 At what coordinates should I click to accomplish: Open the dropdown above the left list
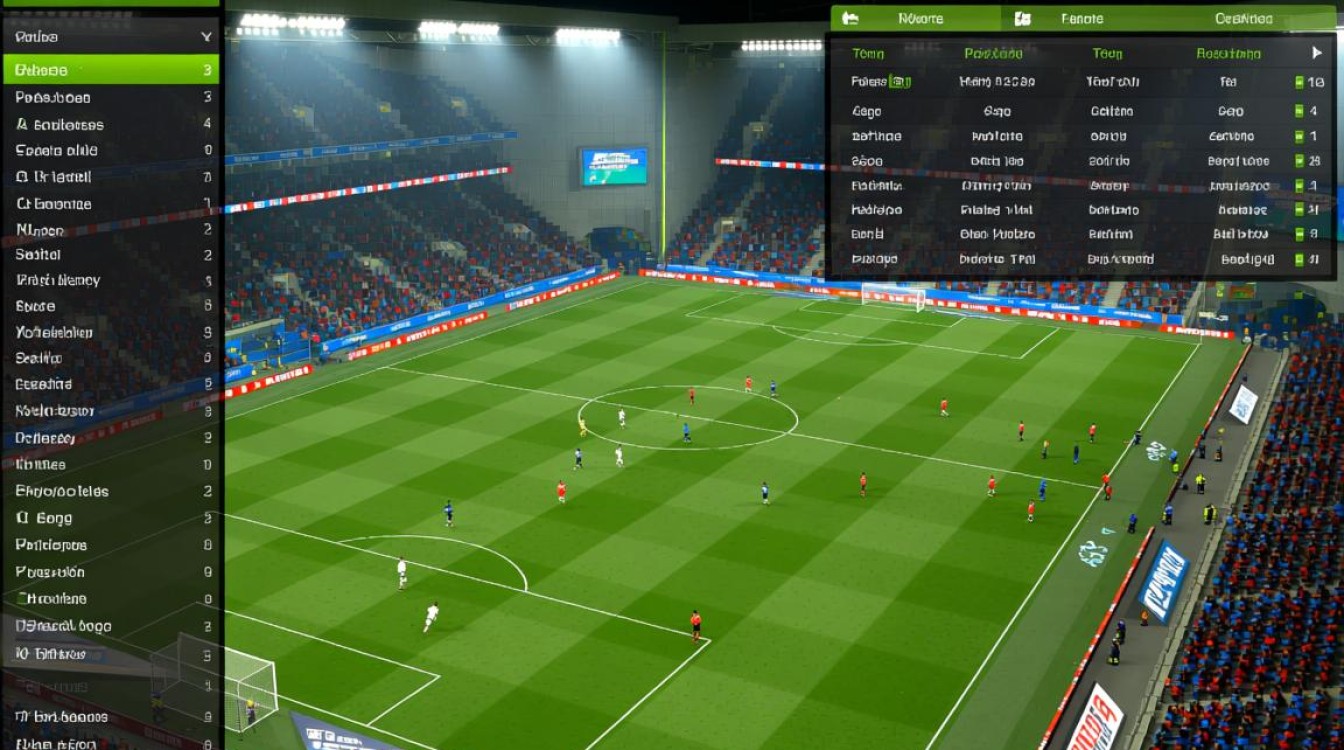[110, 37]
